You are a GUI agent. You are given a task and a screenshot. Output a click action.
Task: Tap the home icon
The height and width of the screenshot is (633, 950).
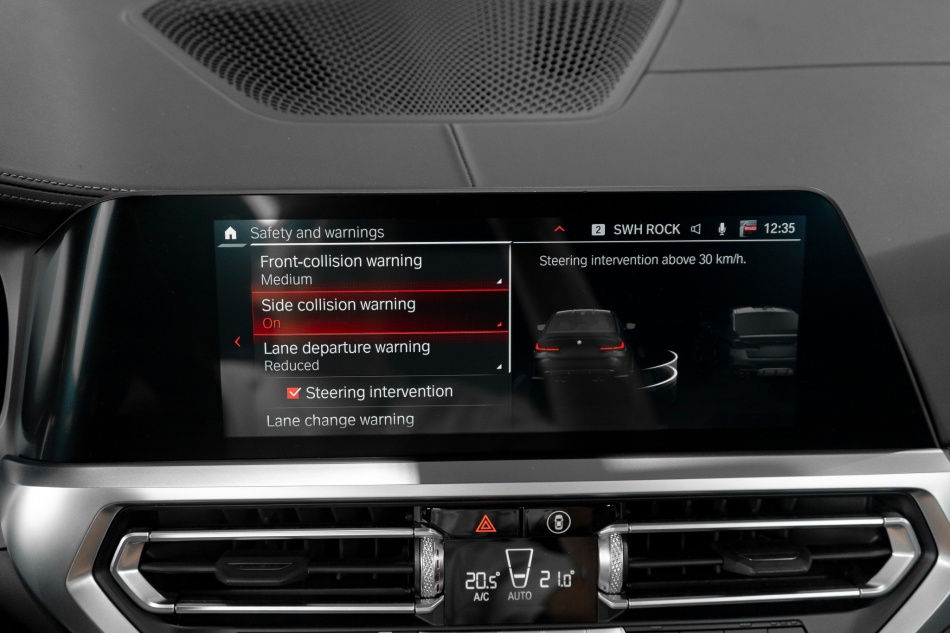click(x=231, y=233)
